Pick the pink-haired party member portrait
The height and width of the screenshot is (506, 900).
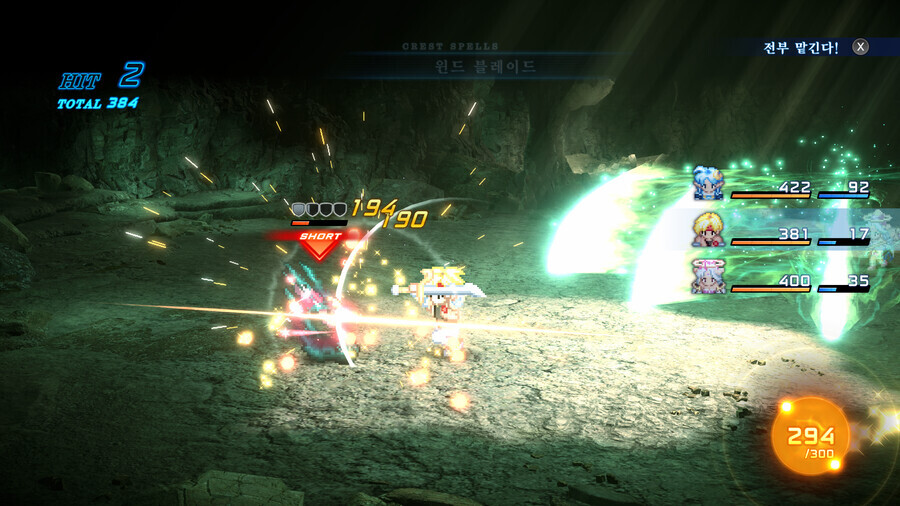[x=708, y=276]
